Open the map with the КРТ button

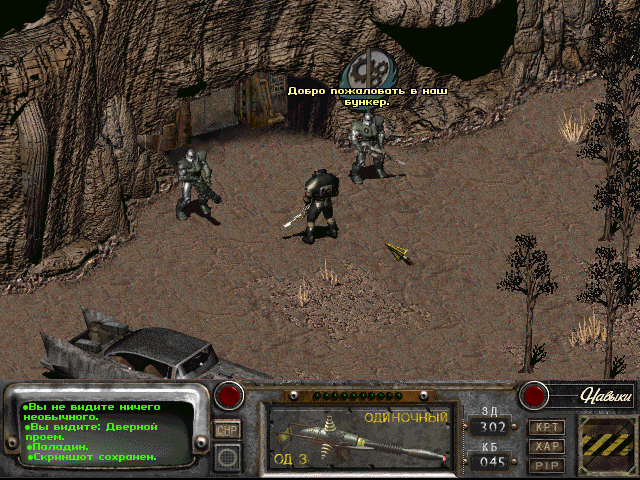coord(547,427)
